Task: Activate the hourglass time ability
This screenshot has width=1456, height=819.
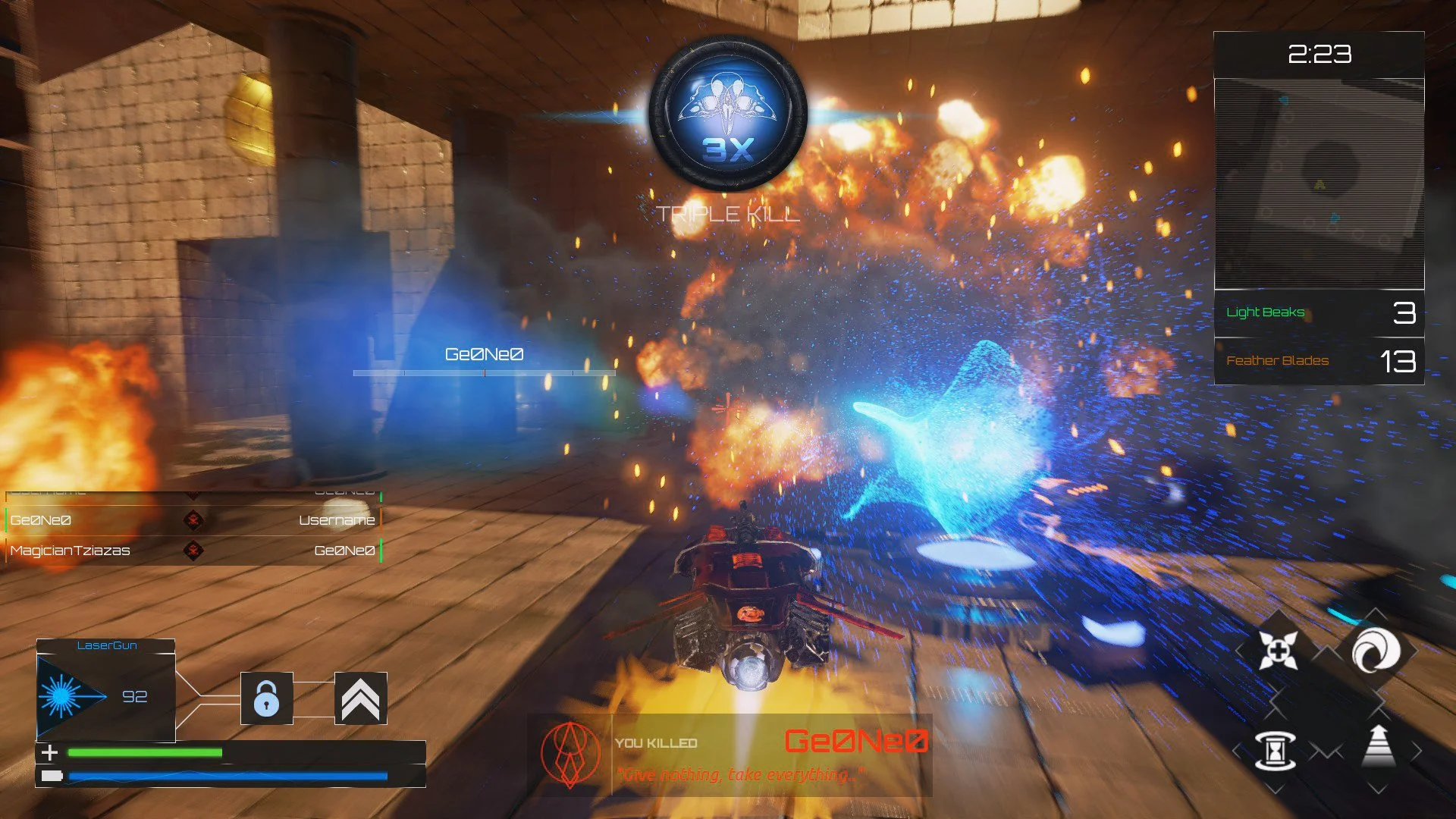Action: pos(1276,751)
